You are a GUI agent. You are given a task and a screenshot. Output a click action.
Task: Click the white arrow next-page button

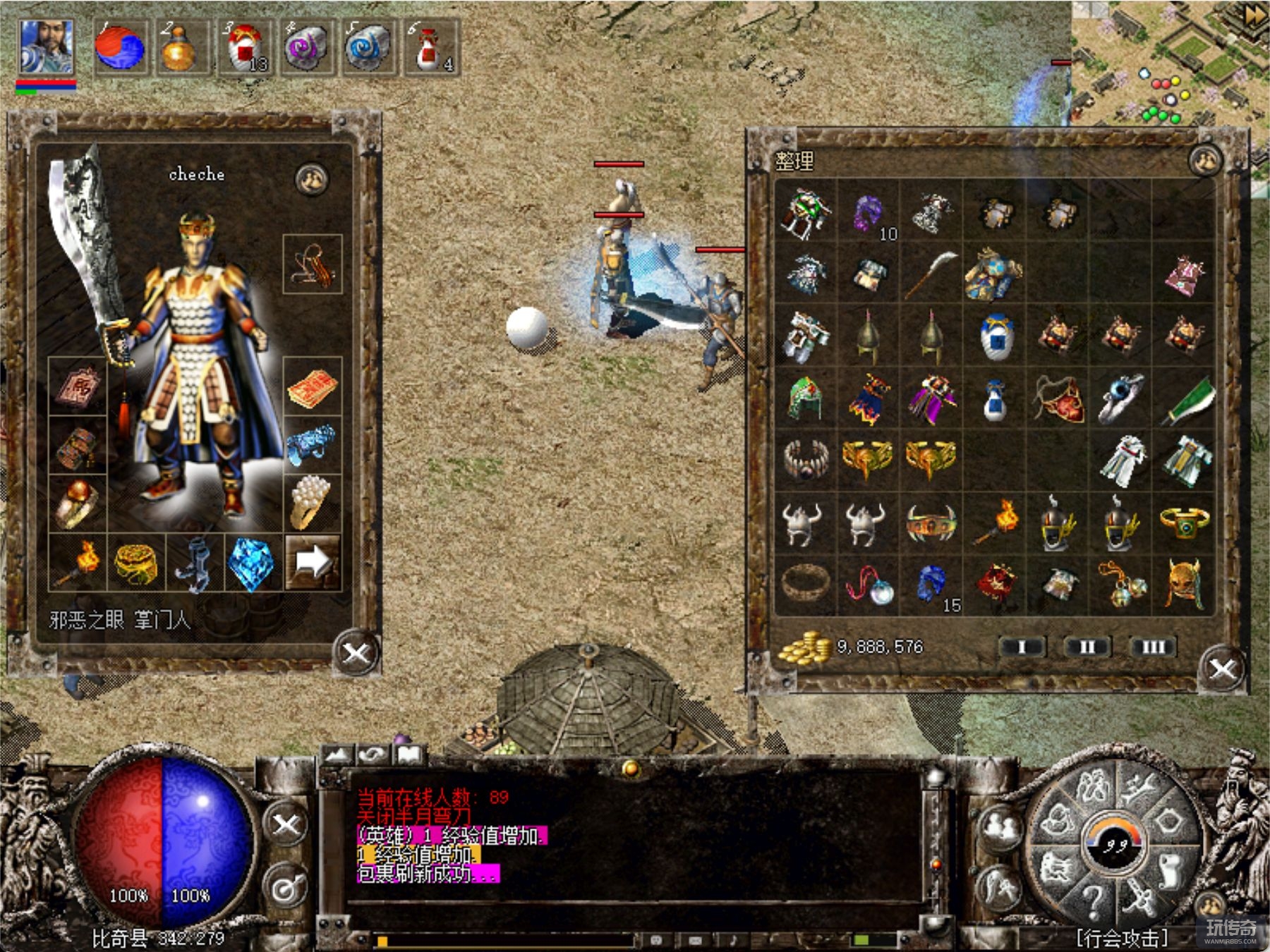tap(313, 562)
